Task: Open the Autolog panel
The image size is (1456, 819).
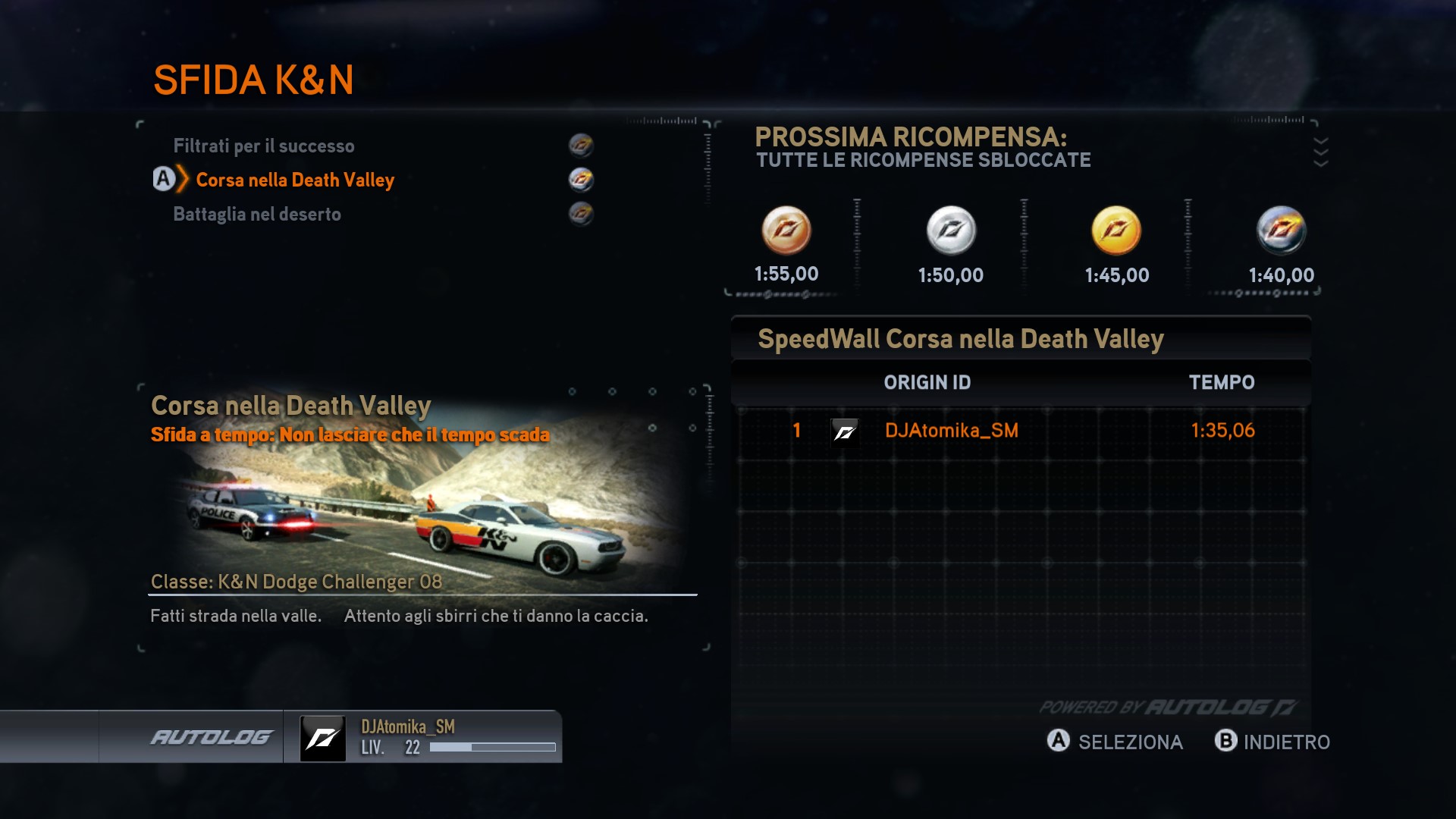Action: click(x=212, y=737)
